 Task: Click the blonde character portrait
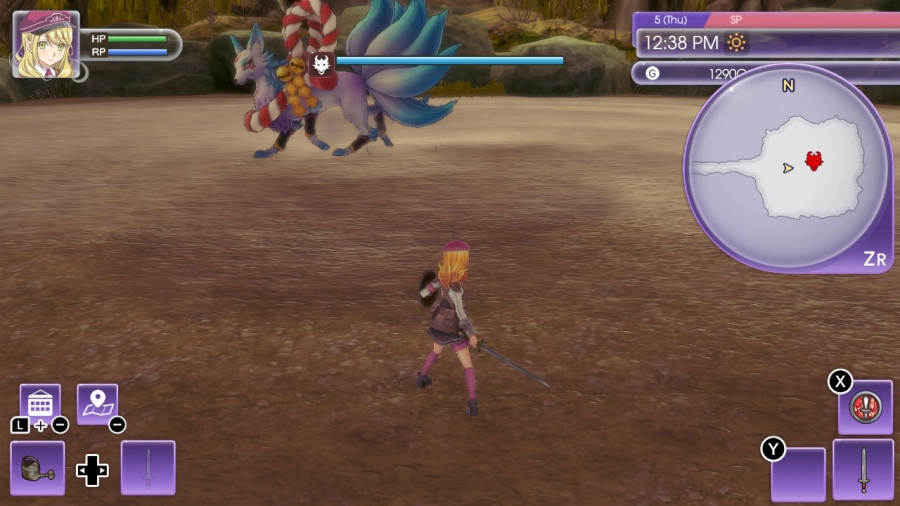(46, 45)
